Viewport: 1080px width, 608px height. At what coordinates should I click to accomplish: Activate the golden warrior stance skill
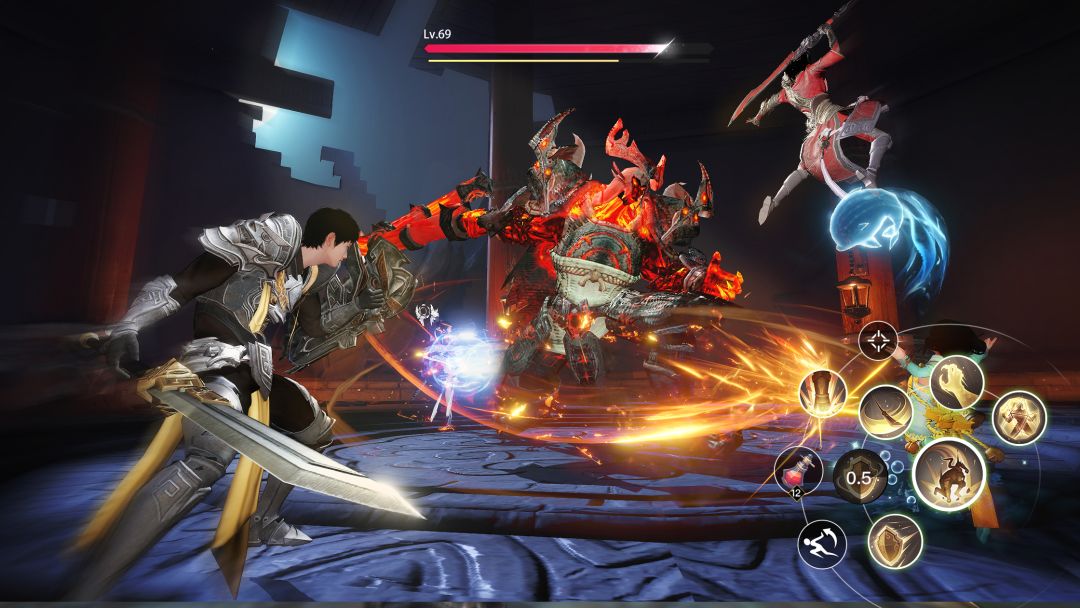coord(1019,418)
